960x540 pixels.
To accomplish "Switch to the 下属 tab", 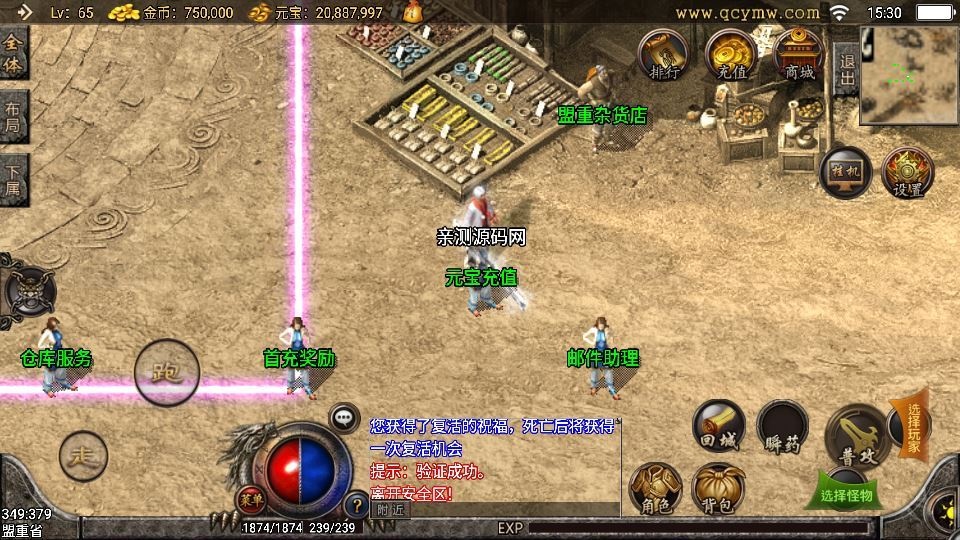I will coord(13,180).
